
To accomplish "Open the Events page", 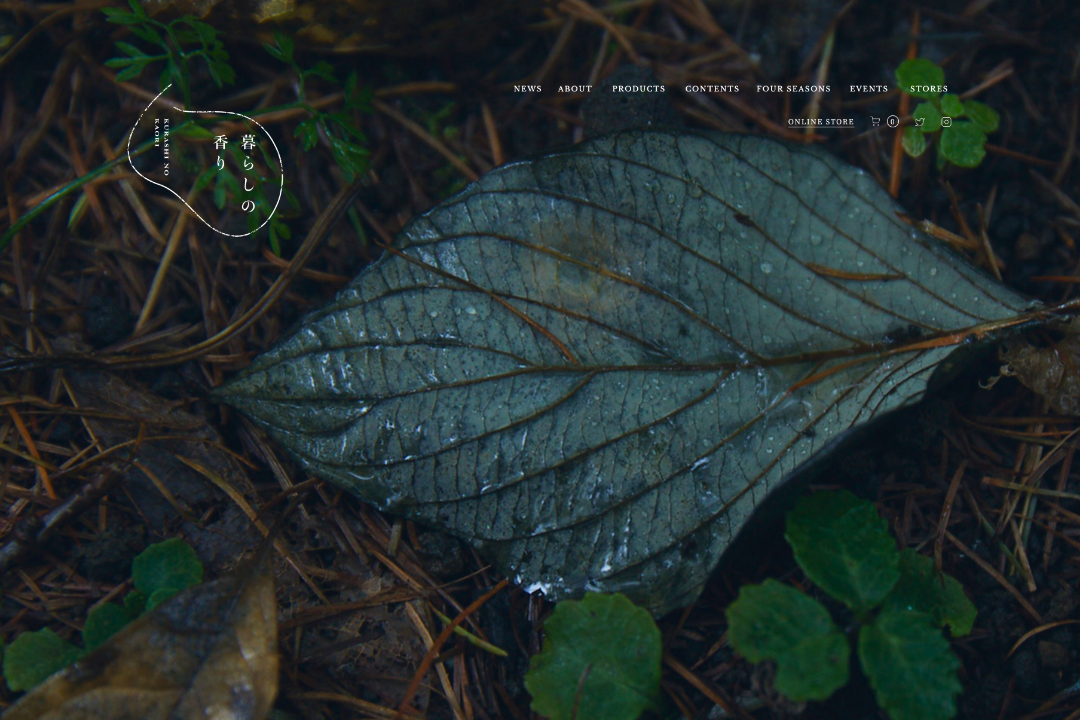I will (x=869, y=89).
